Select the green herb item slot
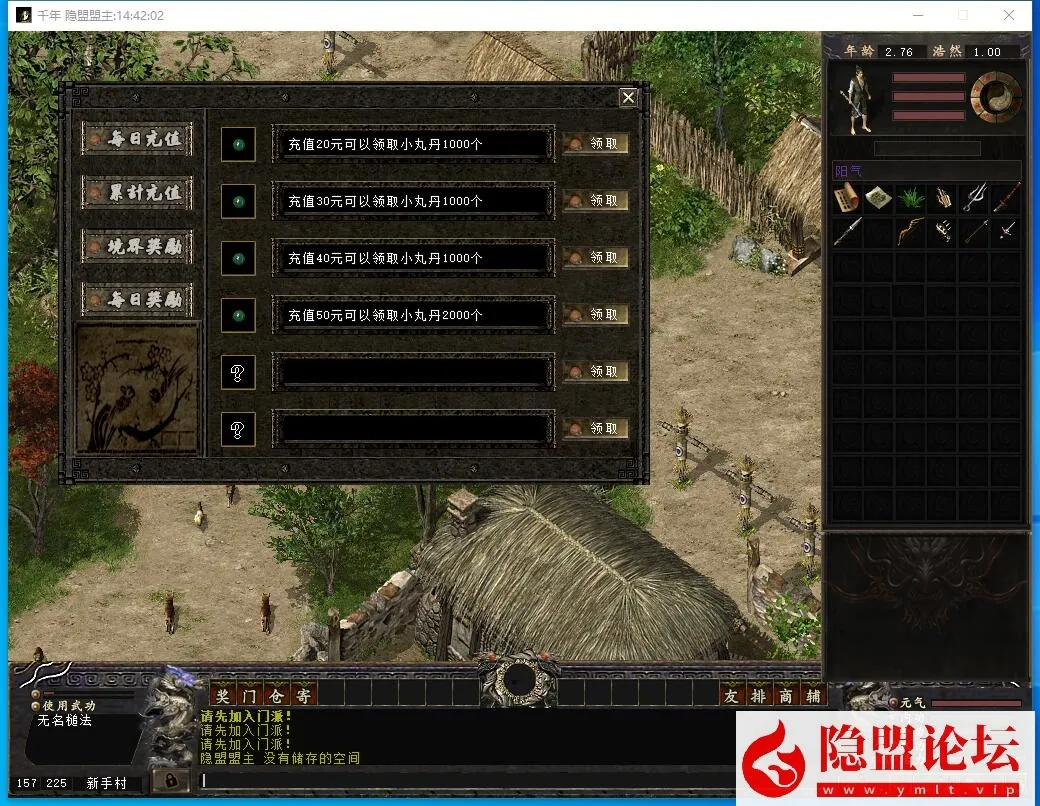The height and width of the screenshot is (806, 1040). 910,198
